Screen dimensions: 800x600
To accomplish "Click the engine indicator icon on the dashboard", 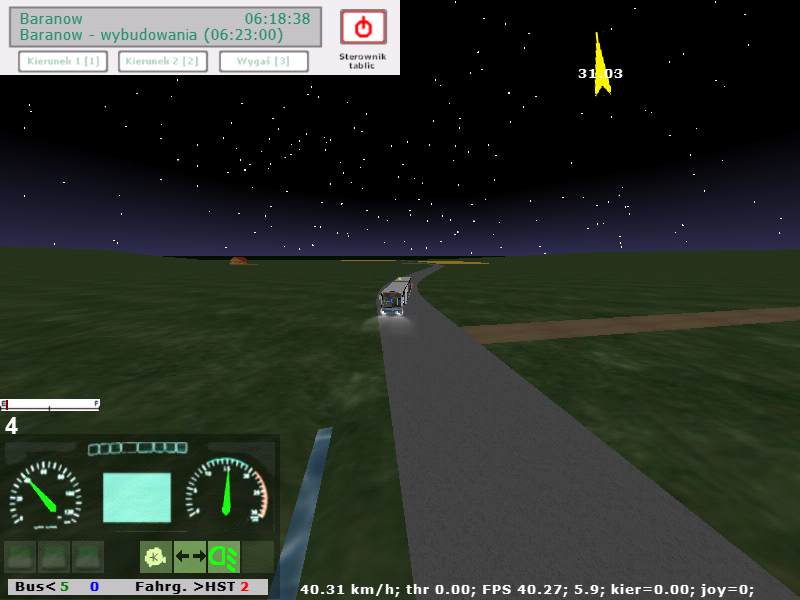I will click(x=155, y=556).
